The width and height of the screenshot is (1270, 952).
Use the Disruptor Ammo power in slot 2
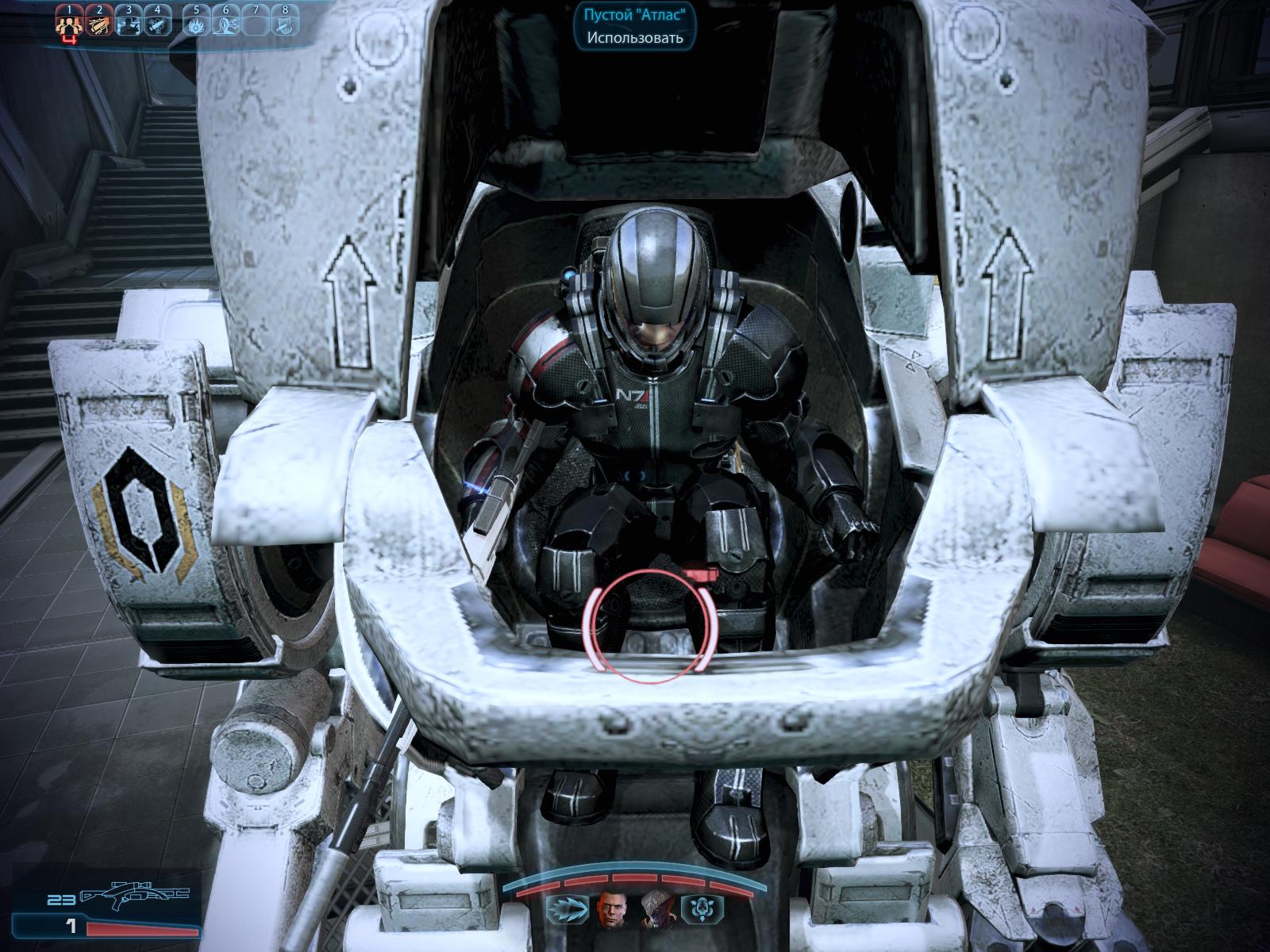point(98,24)
